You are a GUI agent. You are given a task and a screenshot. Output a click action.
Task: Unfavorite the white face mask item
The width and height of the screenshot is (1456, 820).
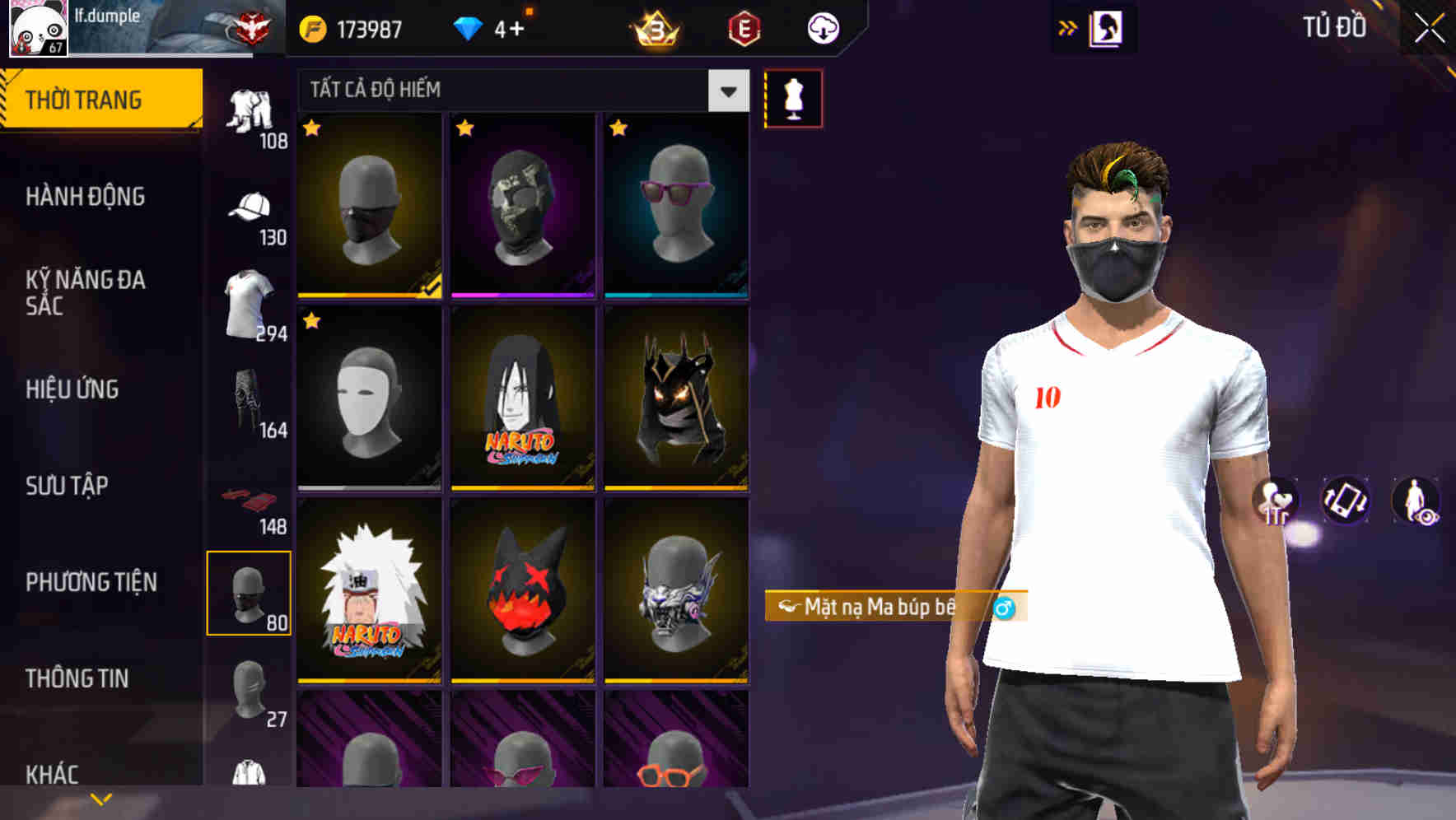pyautogui.click(x=312, y=319)
